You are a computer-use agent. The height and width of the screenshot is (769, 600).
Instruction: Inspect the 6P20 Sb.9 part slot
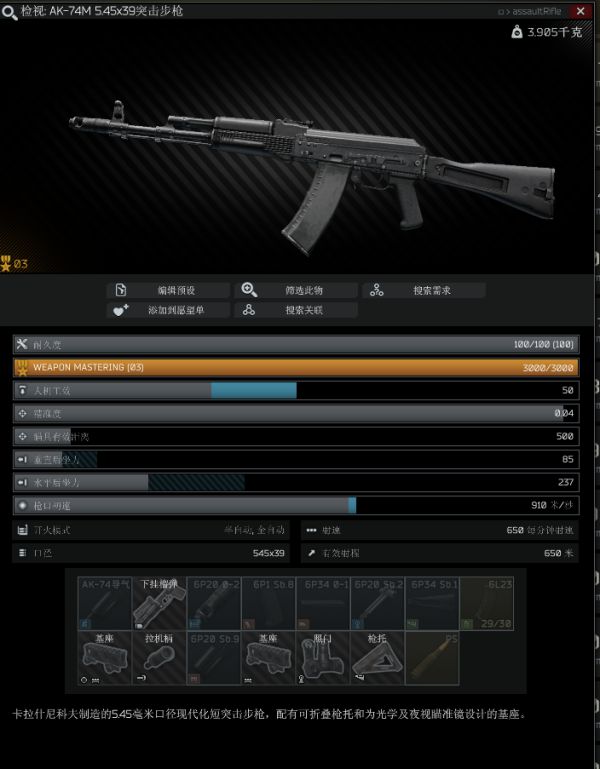213,658
